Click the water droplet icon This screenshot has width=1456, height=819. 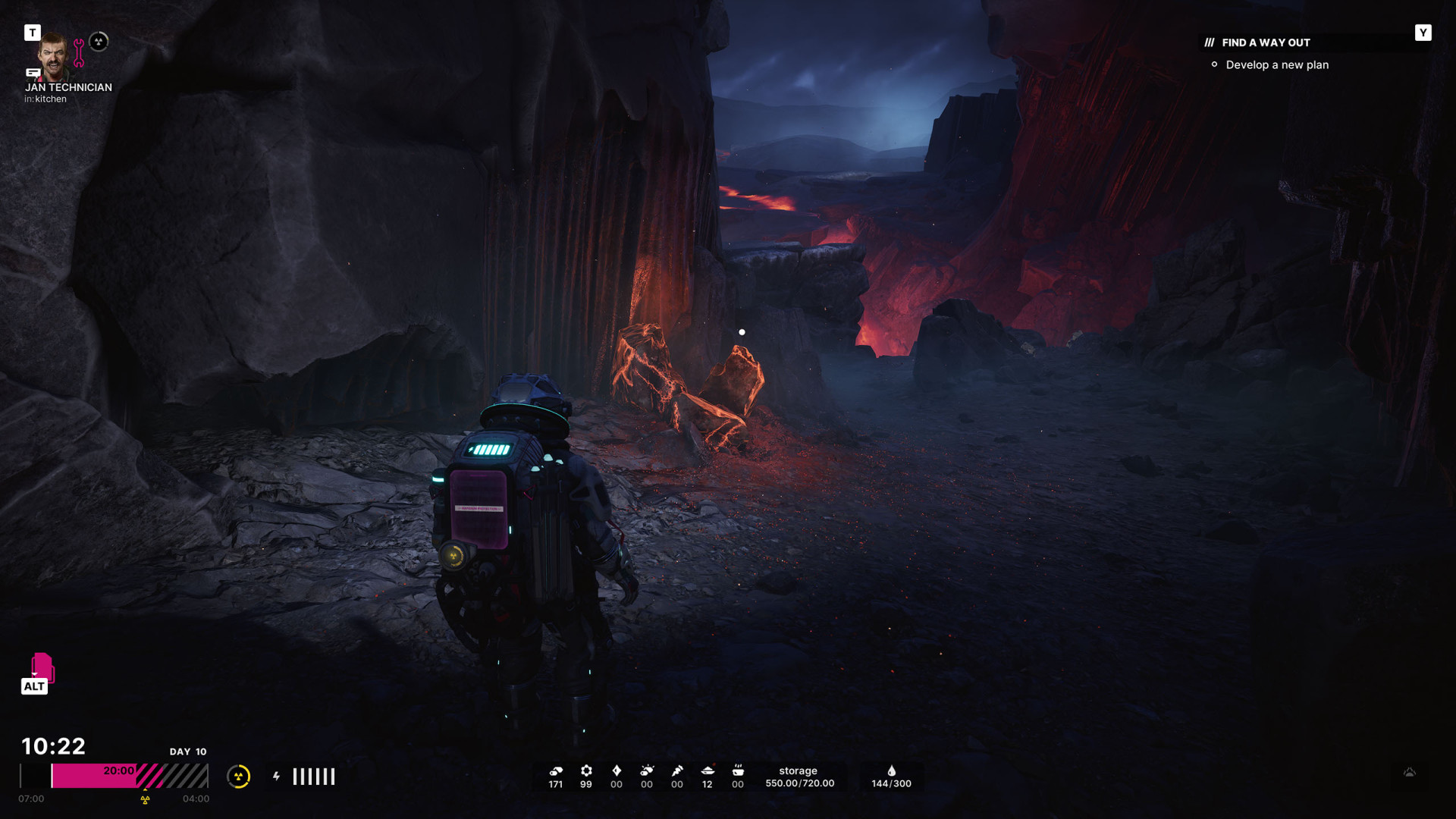[891, 771]
